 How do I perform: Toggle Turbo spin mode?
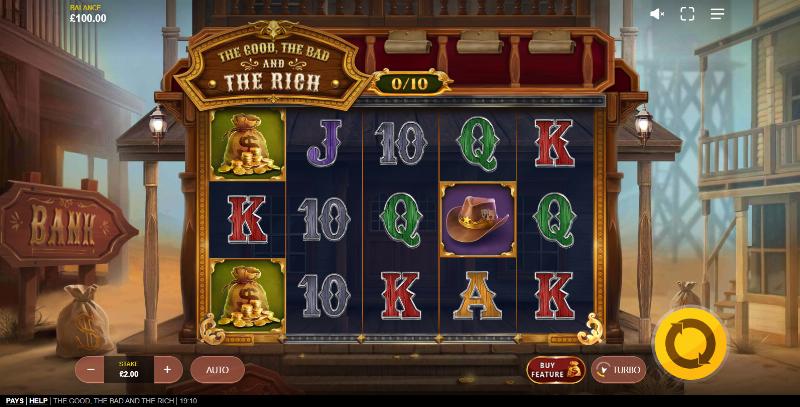pyautogui.click(x=618, y=370)
